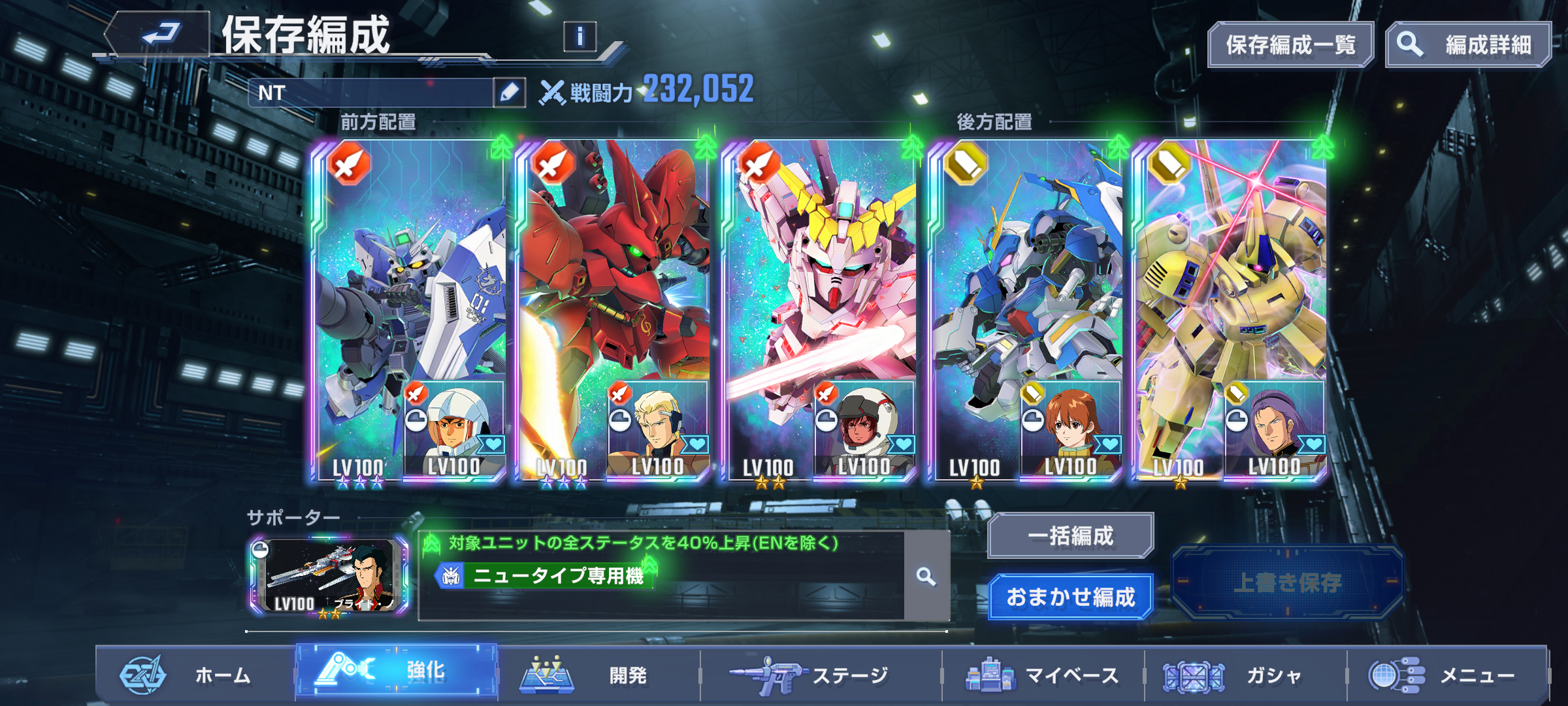
Task: Edit the formation name NT with pencil icon
Action: tap(509, 92)
